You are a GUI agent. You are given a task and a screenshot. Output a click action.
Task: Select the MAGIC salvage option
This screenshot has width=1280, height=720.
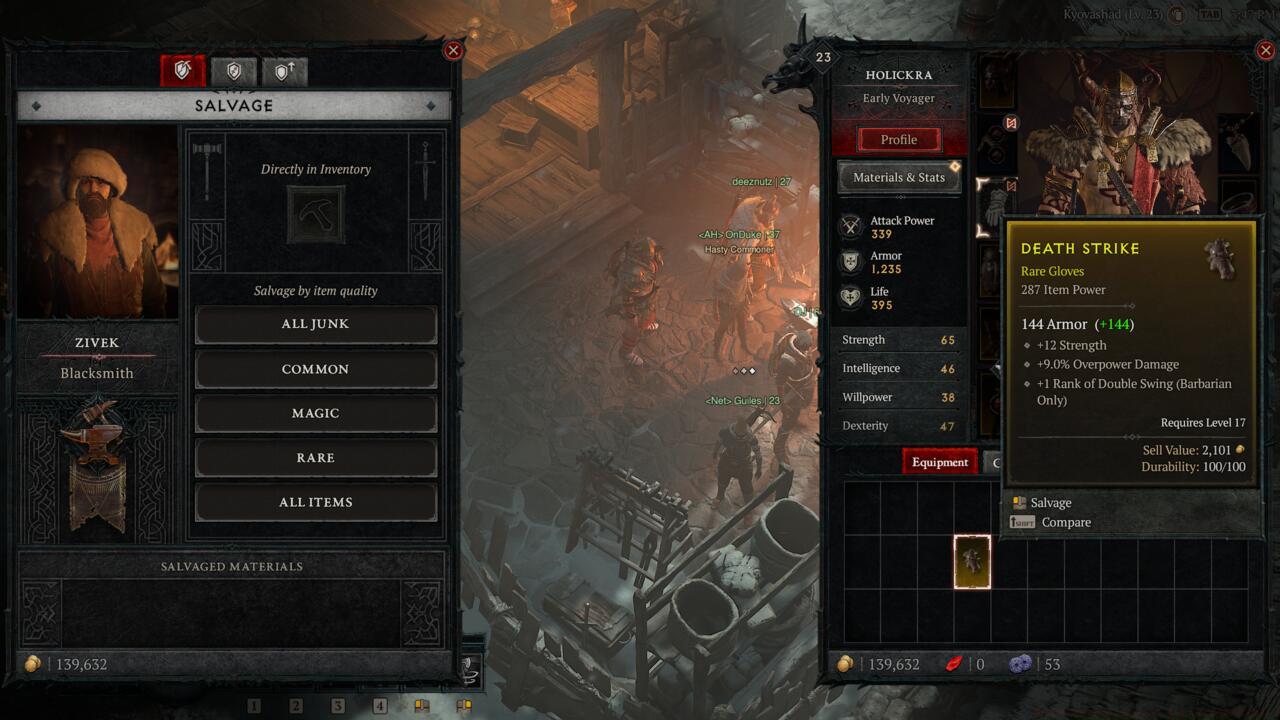(x=316, y=413)
